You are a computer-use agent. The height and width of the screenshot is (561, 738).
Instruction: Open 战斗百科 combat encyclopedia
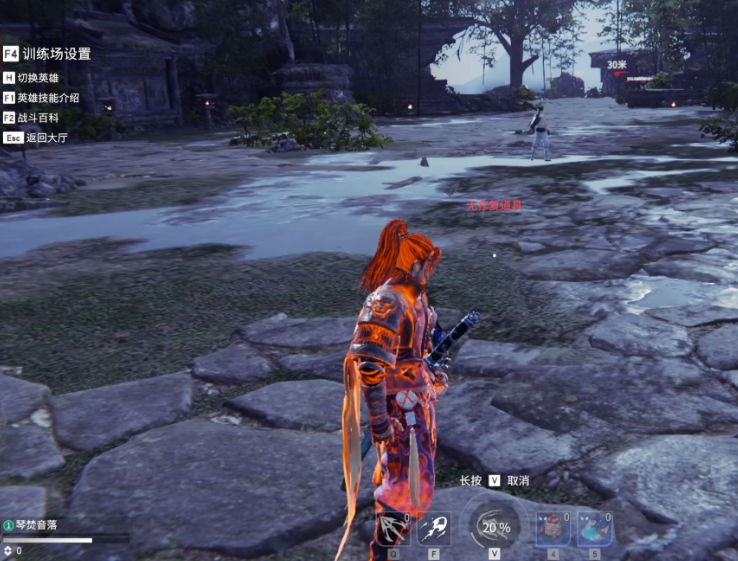40,118
